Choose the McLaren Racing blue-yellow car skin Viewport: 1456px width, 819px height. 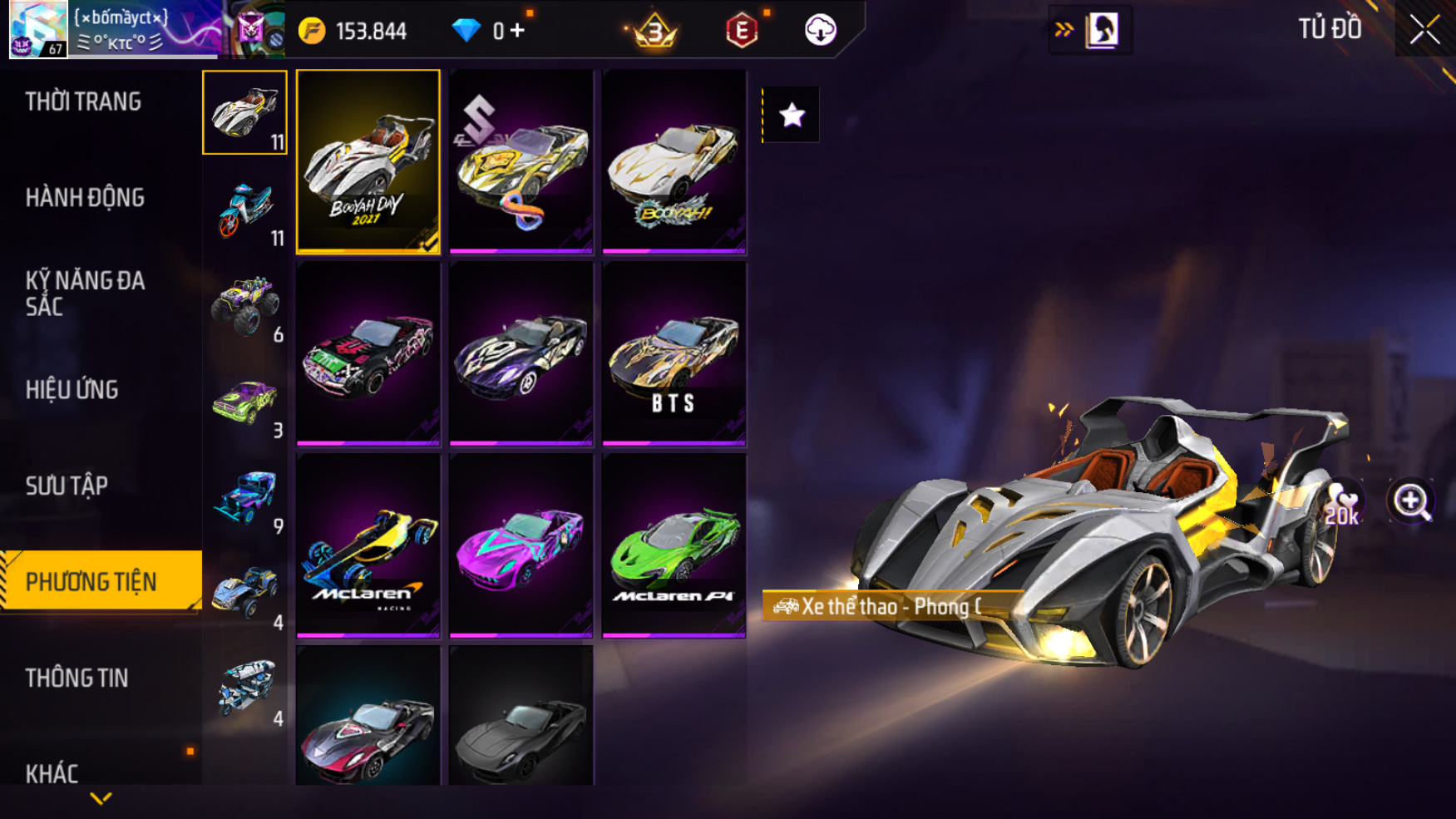(x=368, y=546)
